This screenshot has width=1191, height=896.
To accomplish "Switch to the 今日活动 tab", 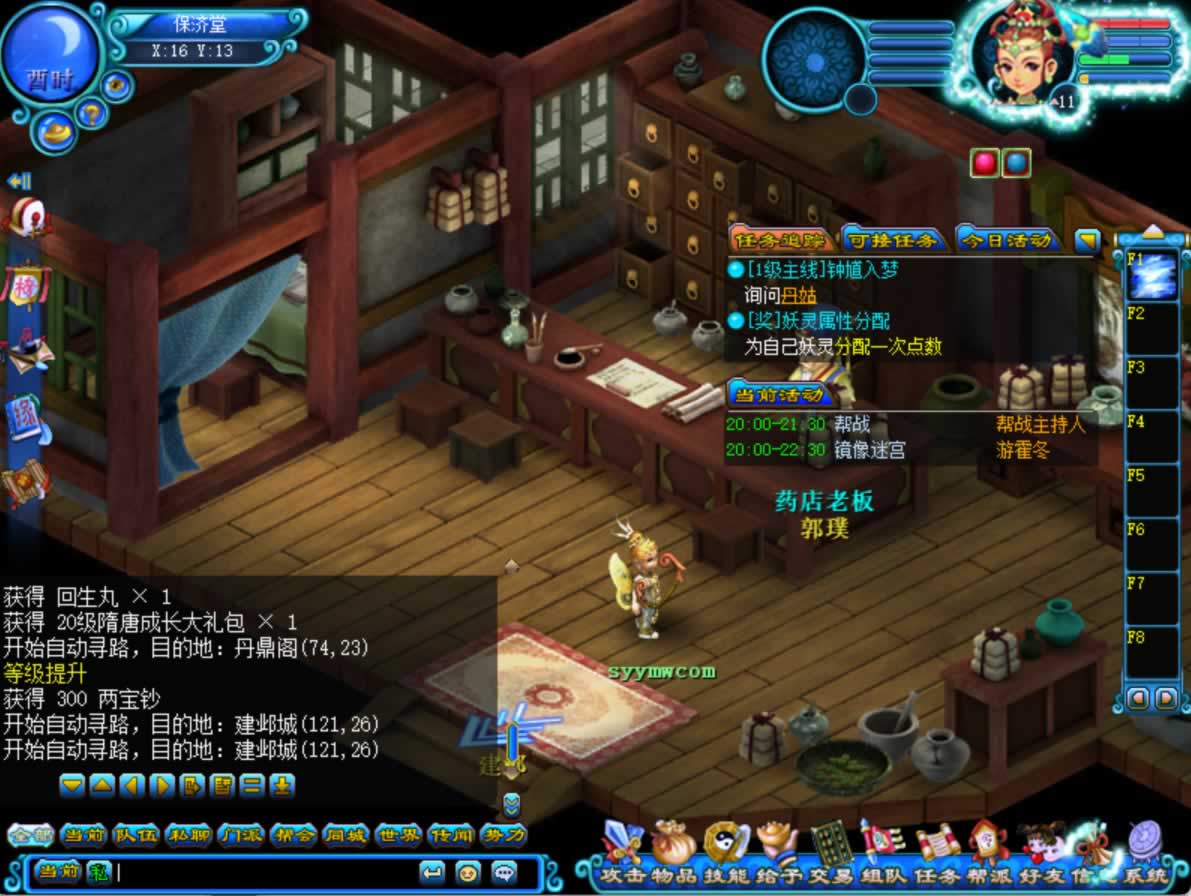I will [1007, 240].
